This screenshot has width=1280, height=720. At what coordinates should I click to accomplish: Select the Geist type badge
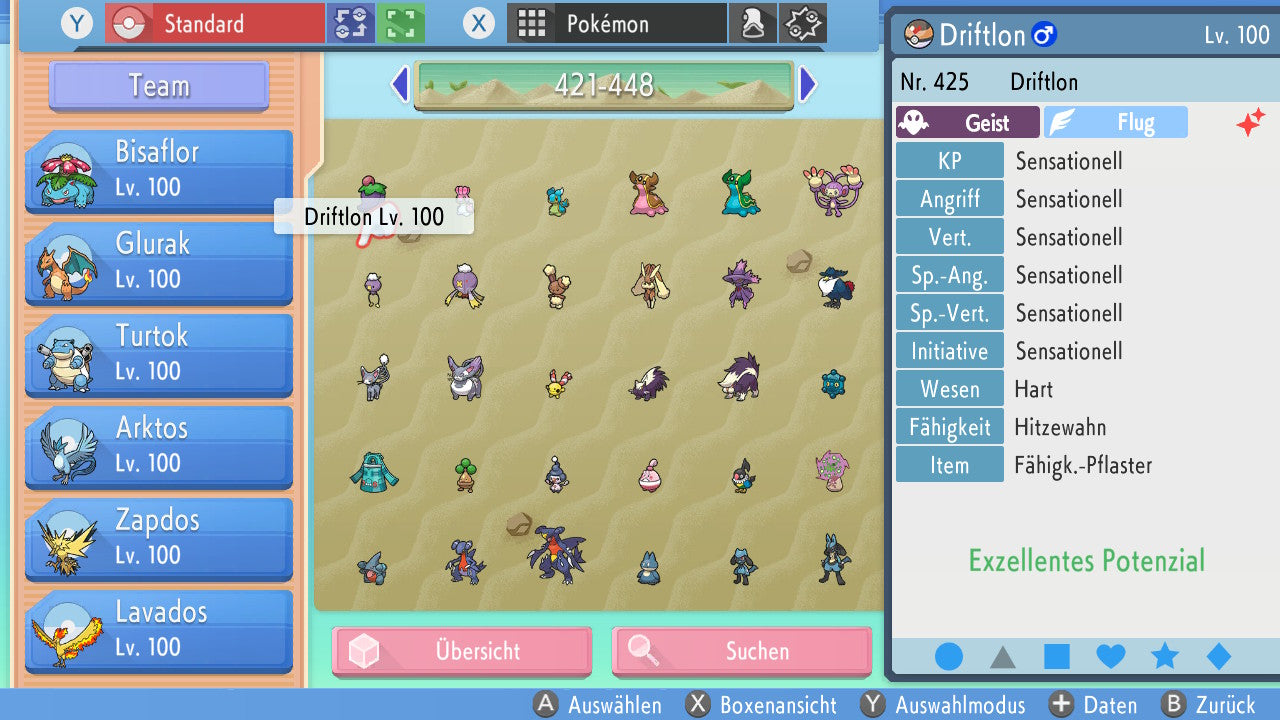click(x=967, y=122)
